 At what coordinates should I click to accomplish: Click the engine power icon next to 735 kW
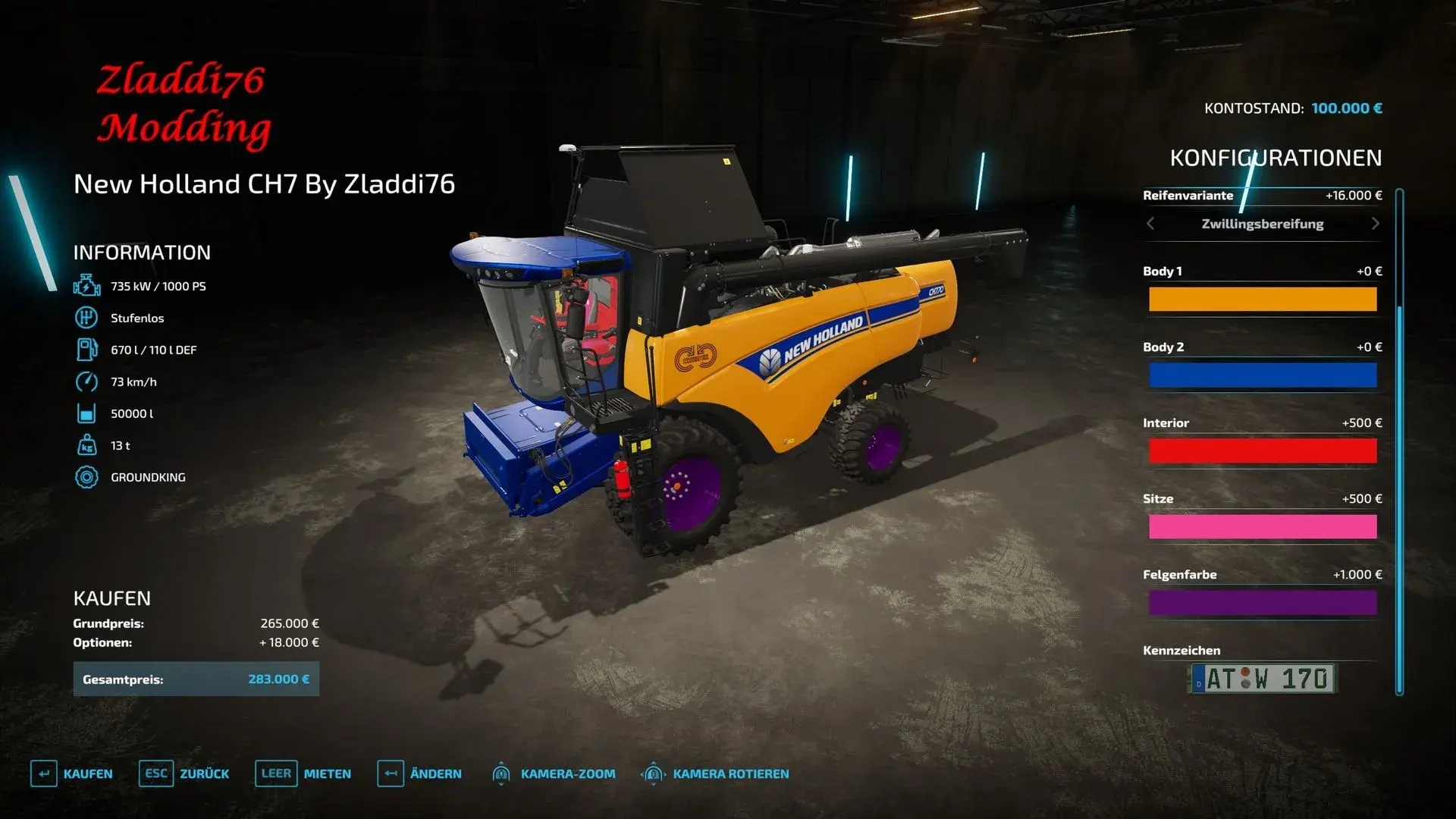(x=87, y=286)
